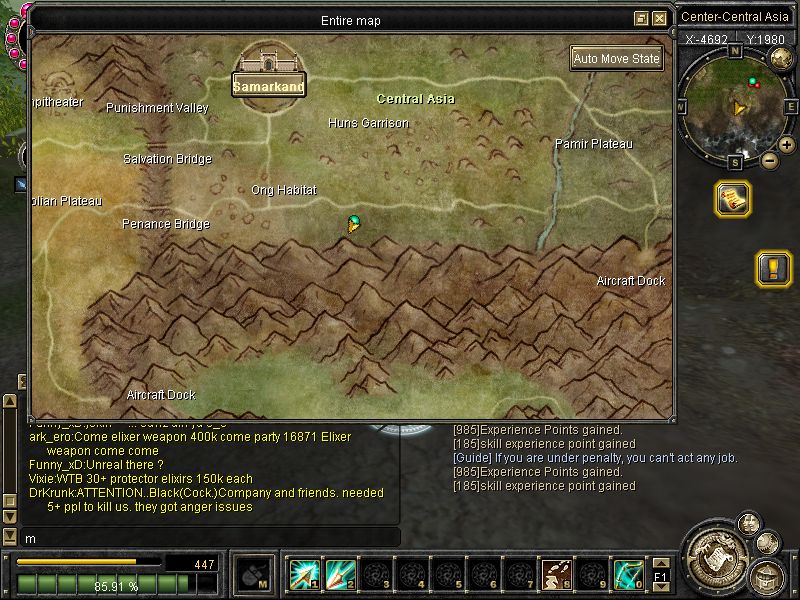Click the chat input field
This screenshot has height=600, width=800.
pos(200,538)
